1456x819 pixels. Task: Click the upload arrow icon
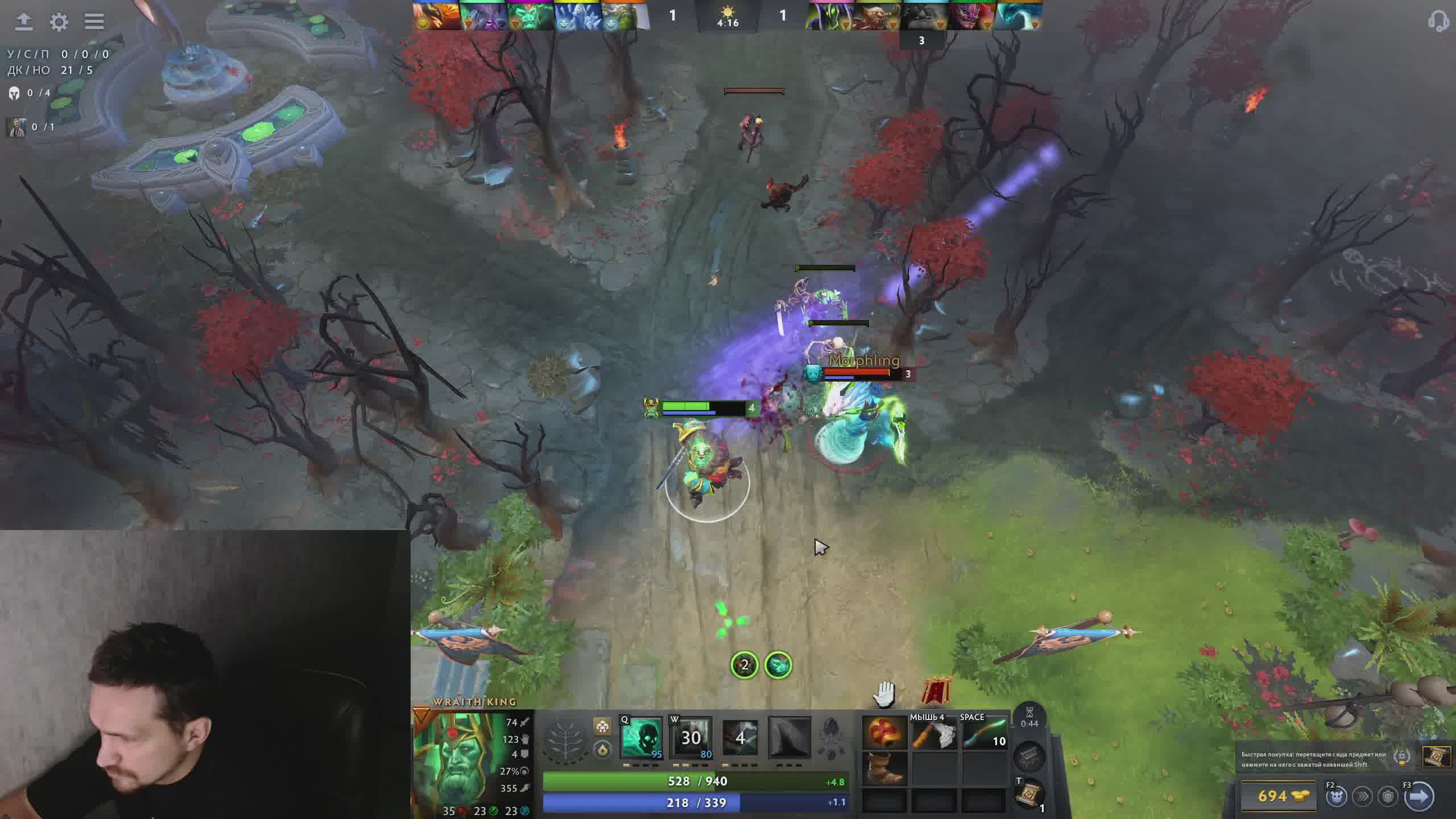coord(23,22)
